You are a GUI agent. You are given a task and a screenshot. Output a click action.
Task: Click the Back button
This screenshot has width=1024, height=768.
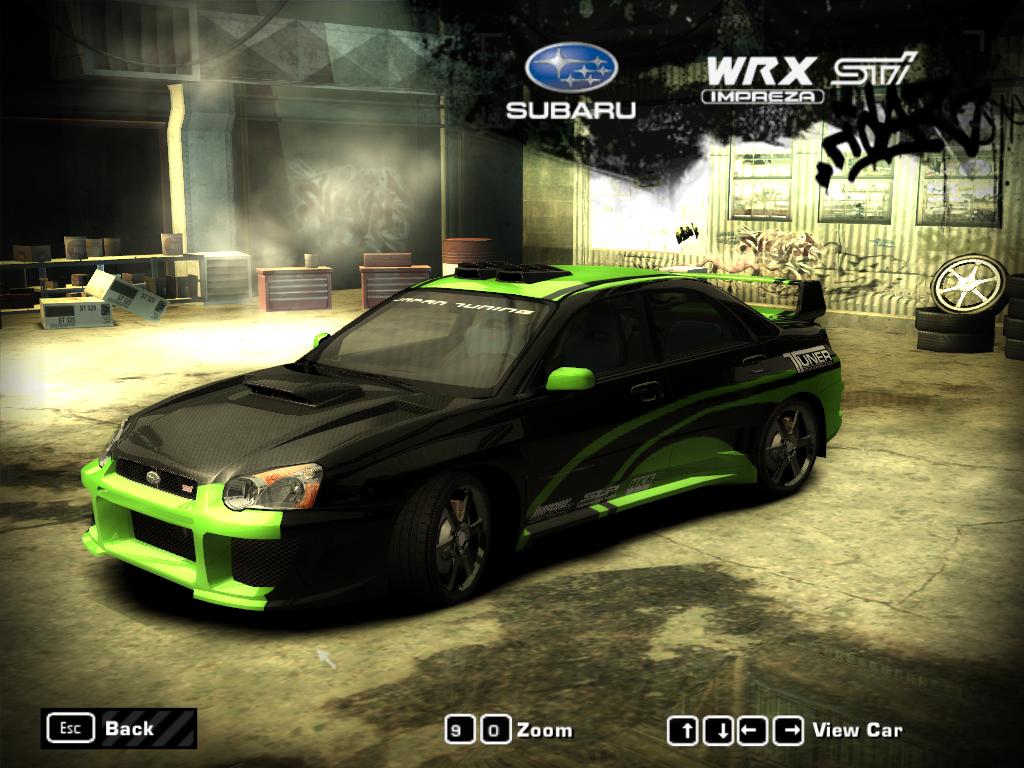(118, 728)
